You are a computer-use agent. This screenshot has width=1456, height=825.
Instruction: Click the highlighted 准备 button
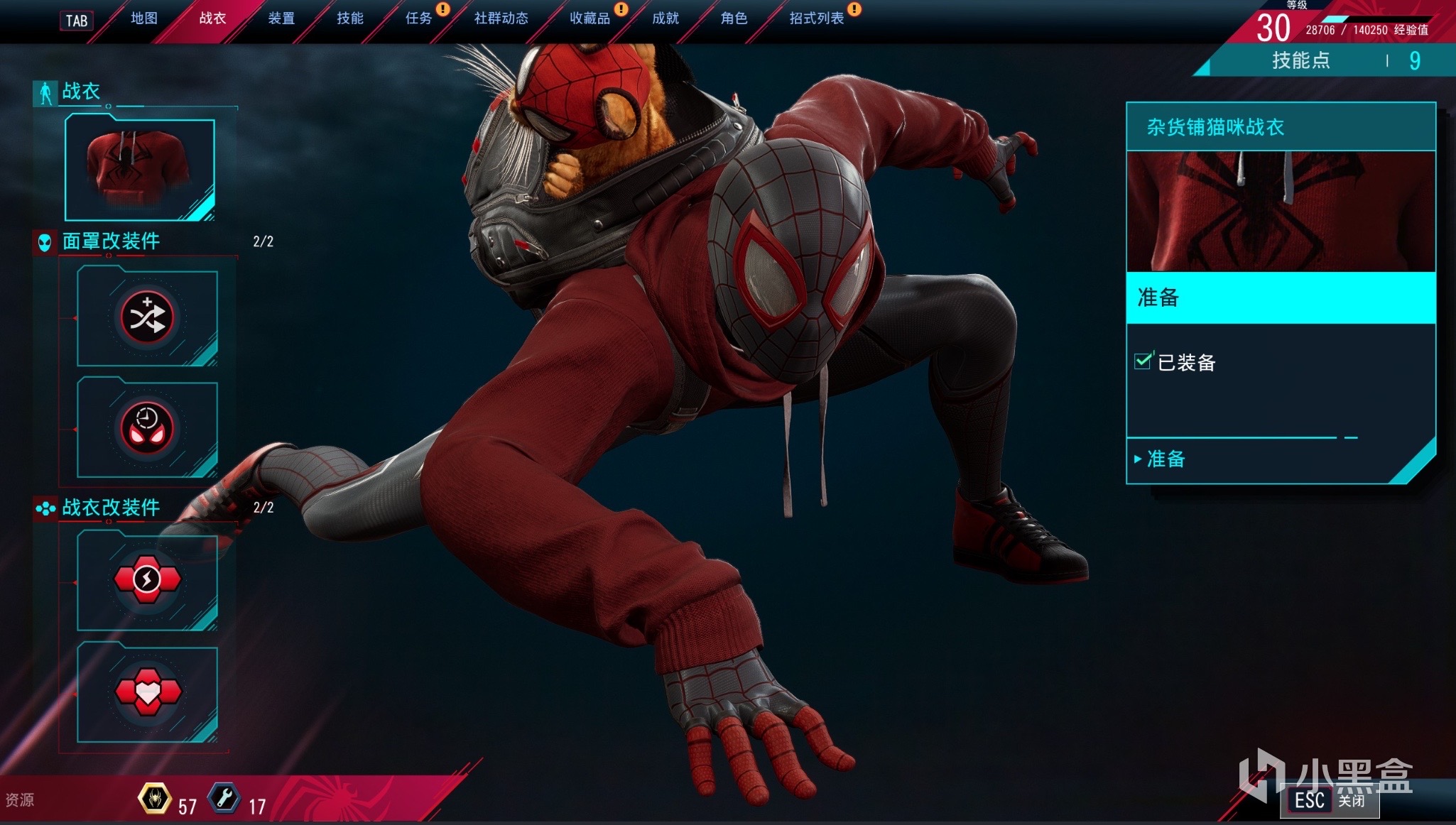[1281, 297]
